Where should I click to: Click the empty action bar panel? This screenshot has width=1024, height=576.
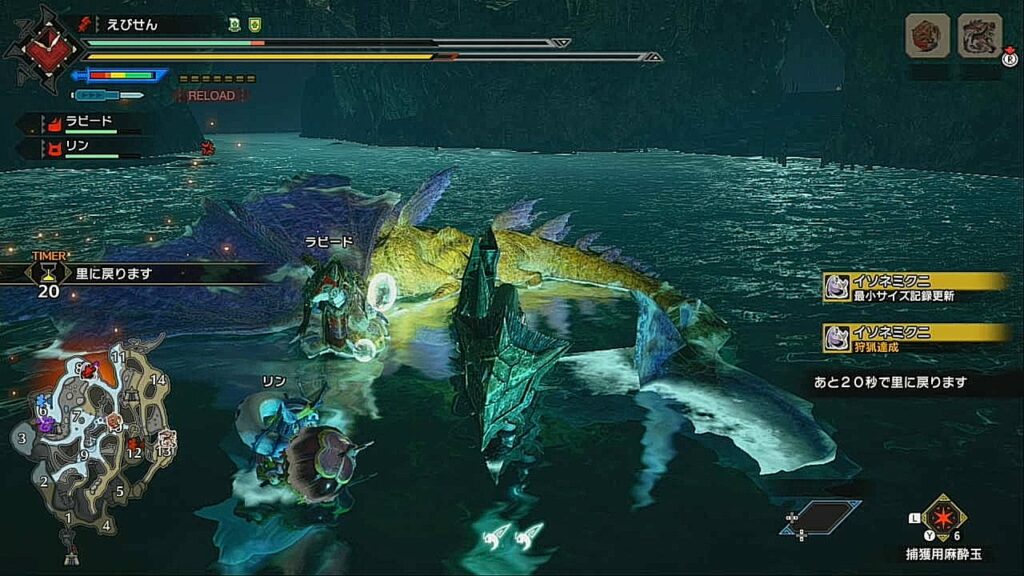pos(821,517)
